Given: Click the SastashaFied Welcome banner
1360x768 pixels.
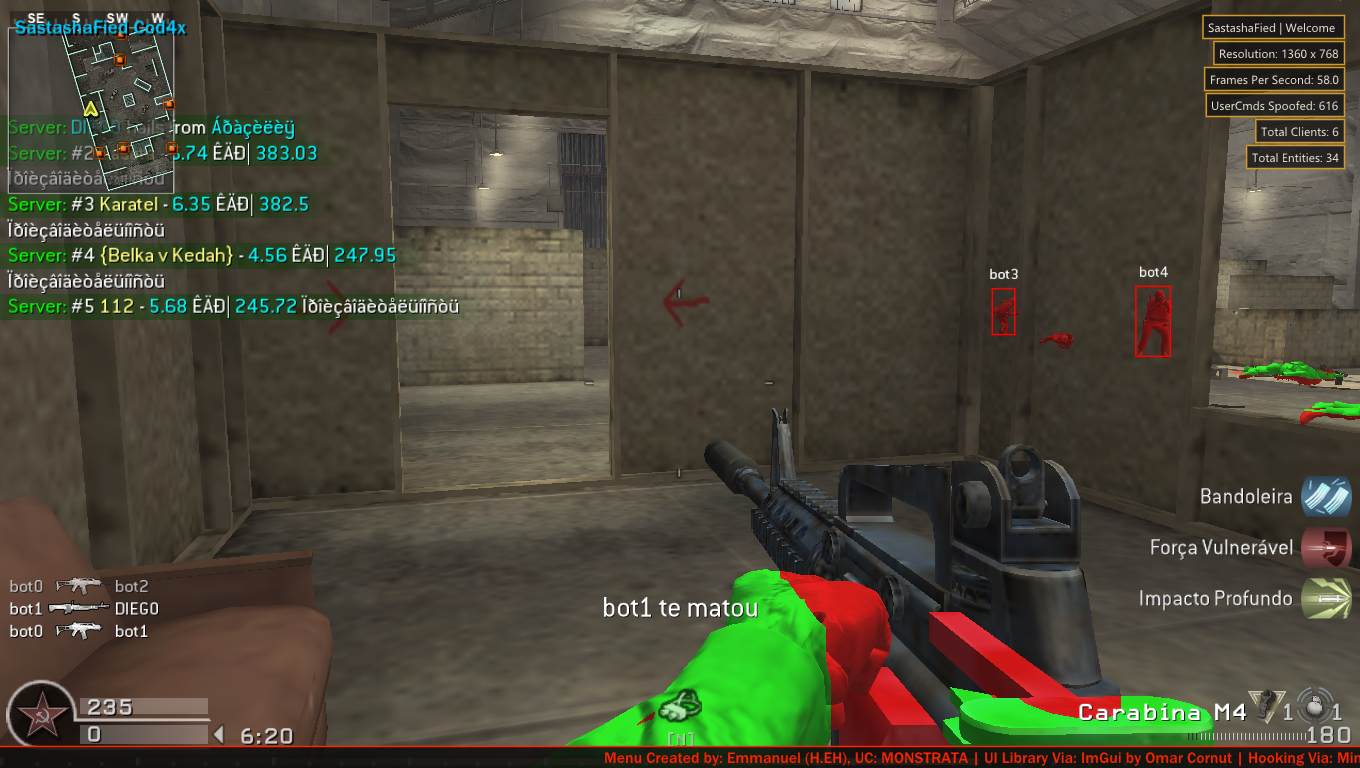Looking at the screenshot, I should (1273, 27).
